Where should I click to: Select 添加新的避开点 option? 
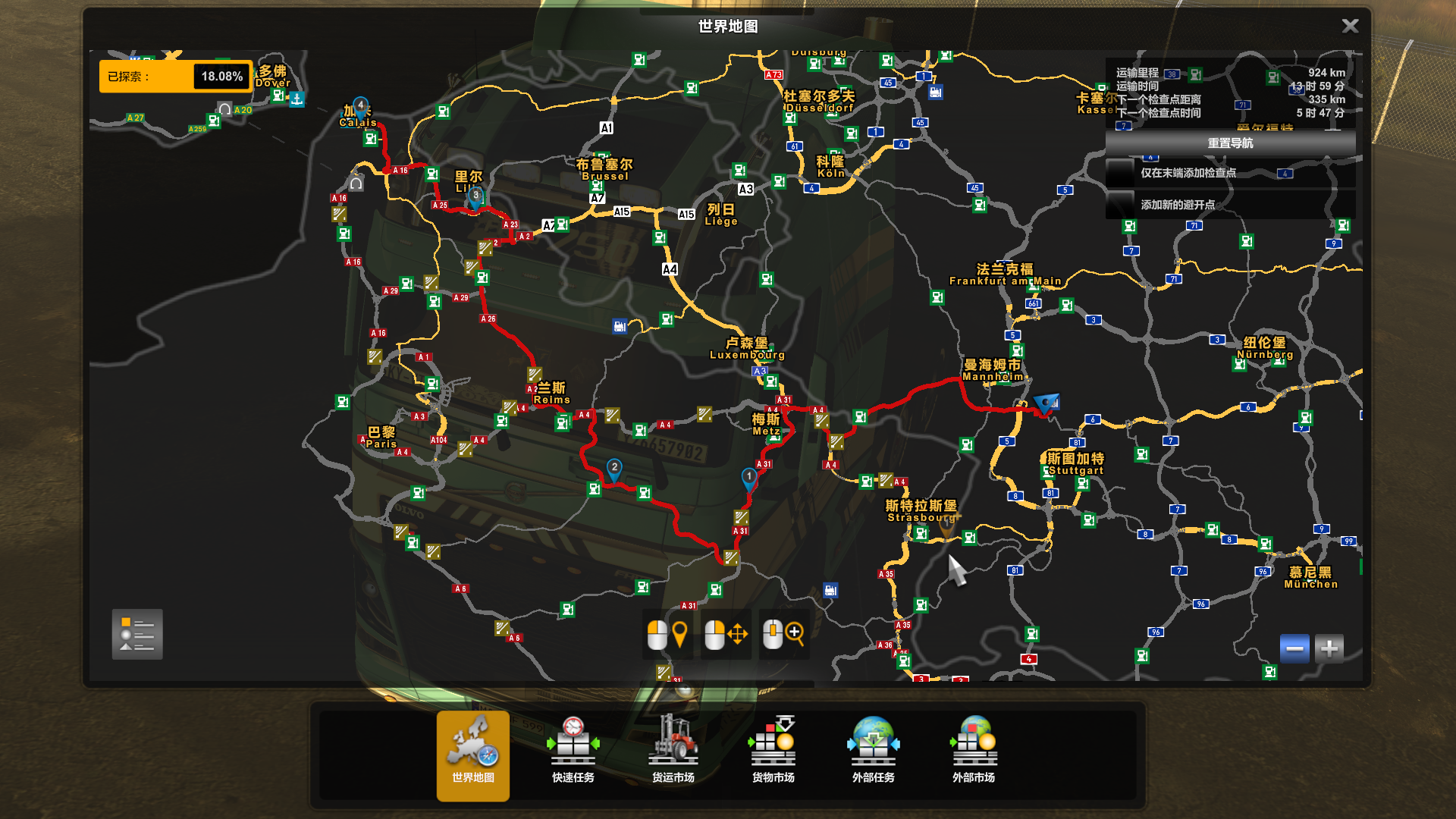pyautogui.click(x=1120, y=205)
